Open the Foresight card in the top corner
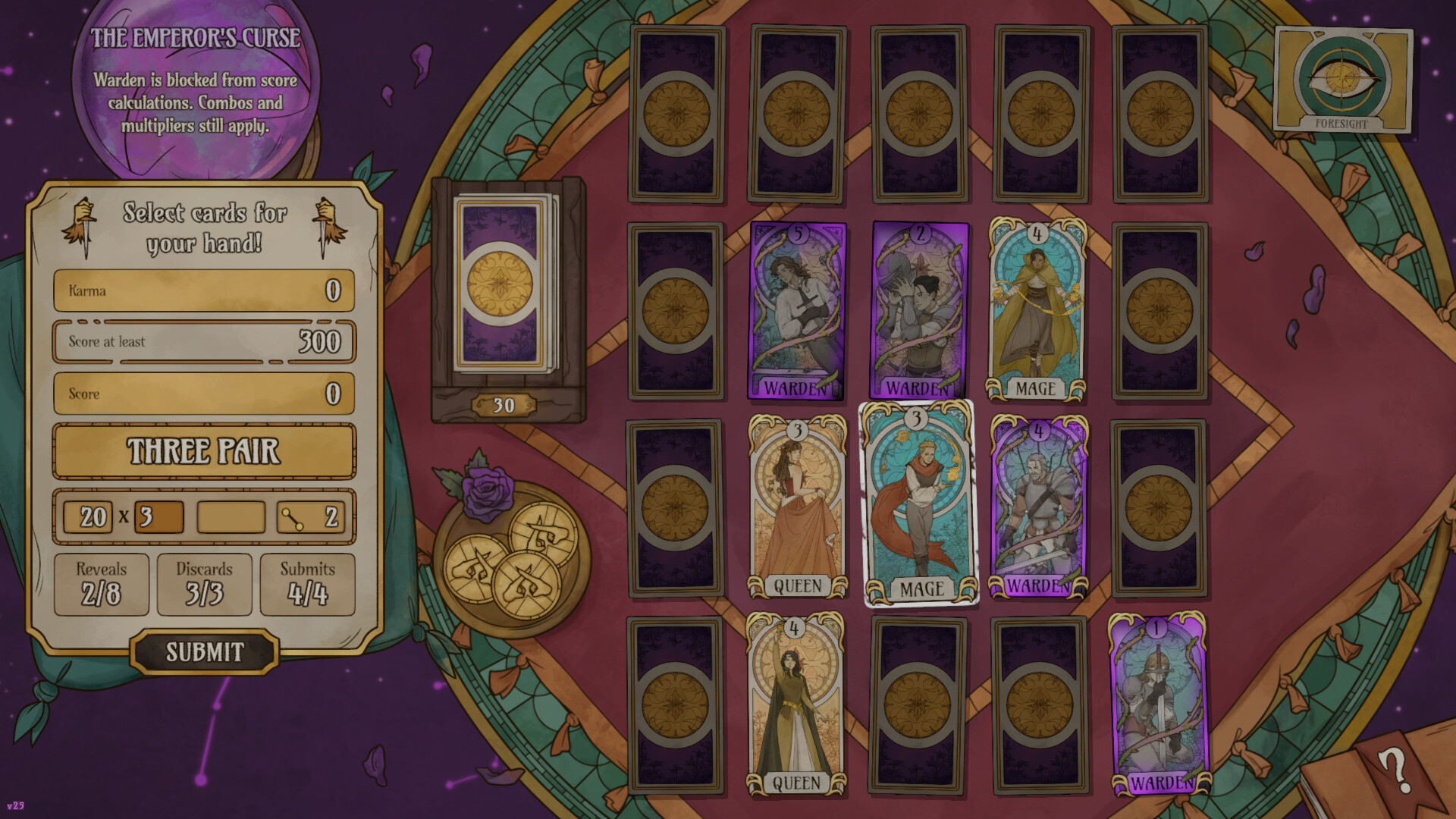 coord(1342,80)
